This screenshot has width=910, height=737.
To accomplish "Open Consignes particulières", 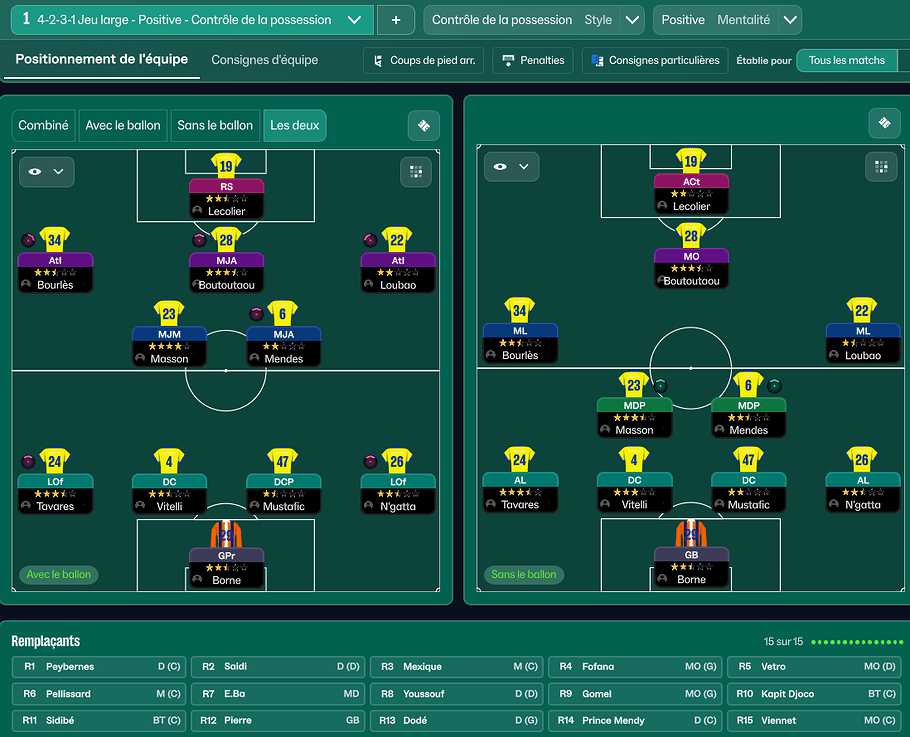I will click(x=655, y=60).
